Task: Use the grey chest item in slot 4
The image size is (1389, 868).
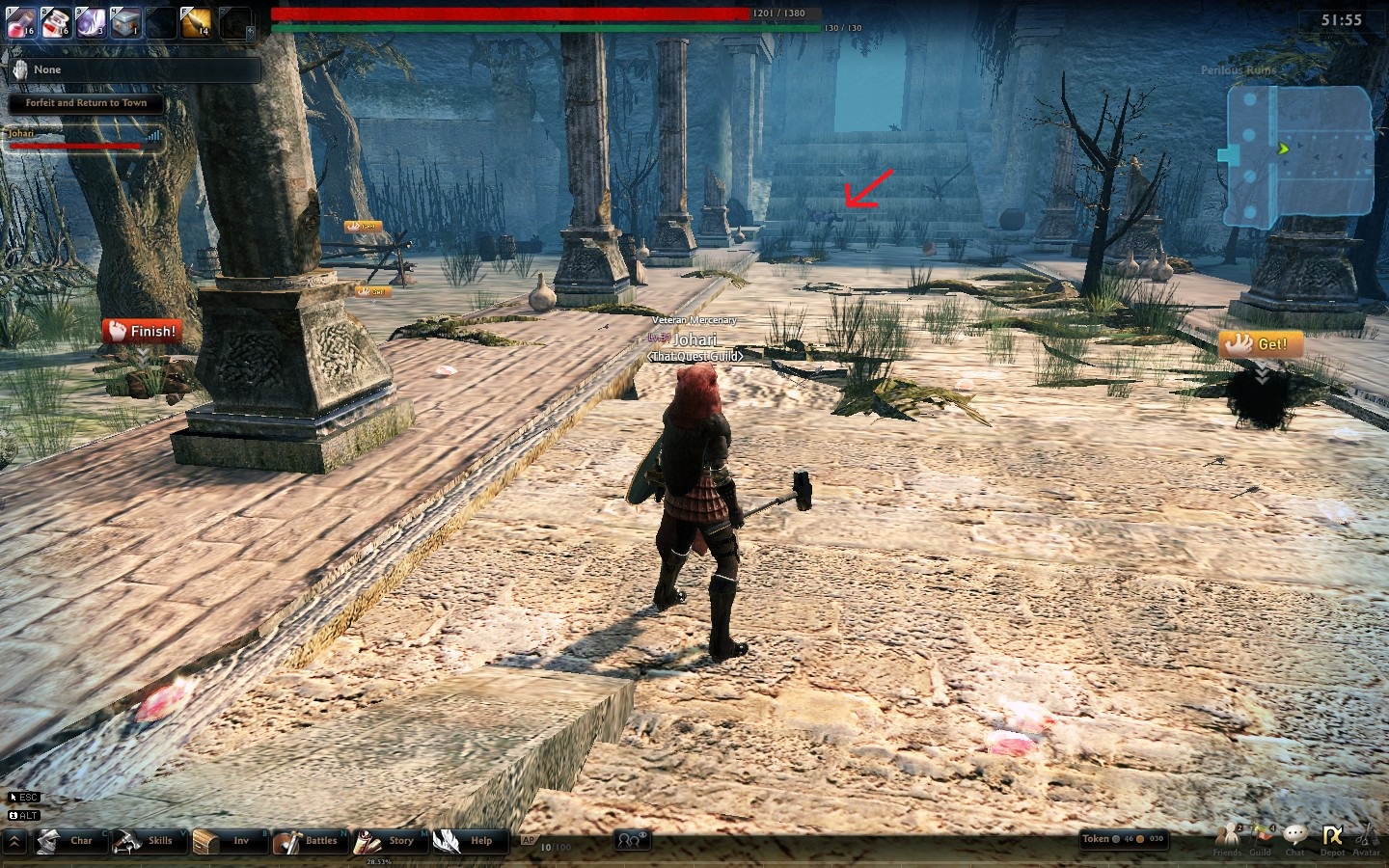Action: click(x=126, y=21)
